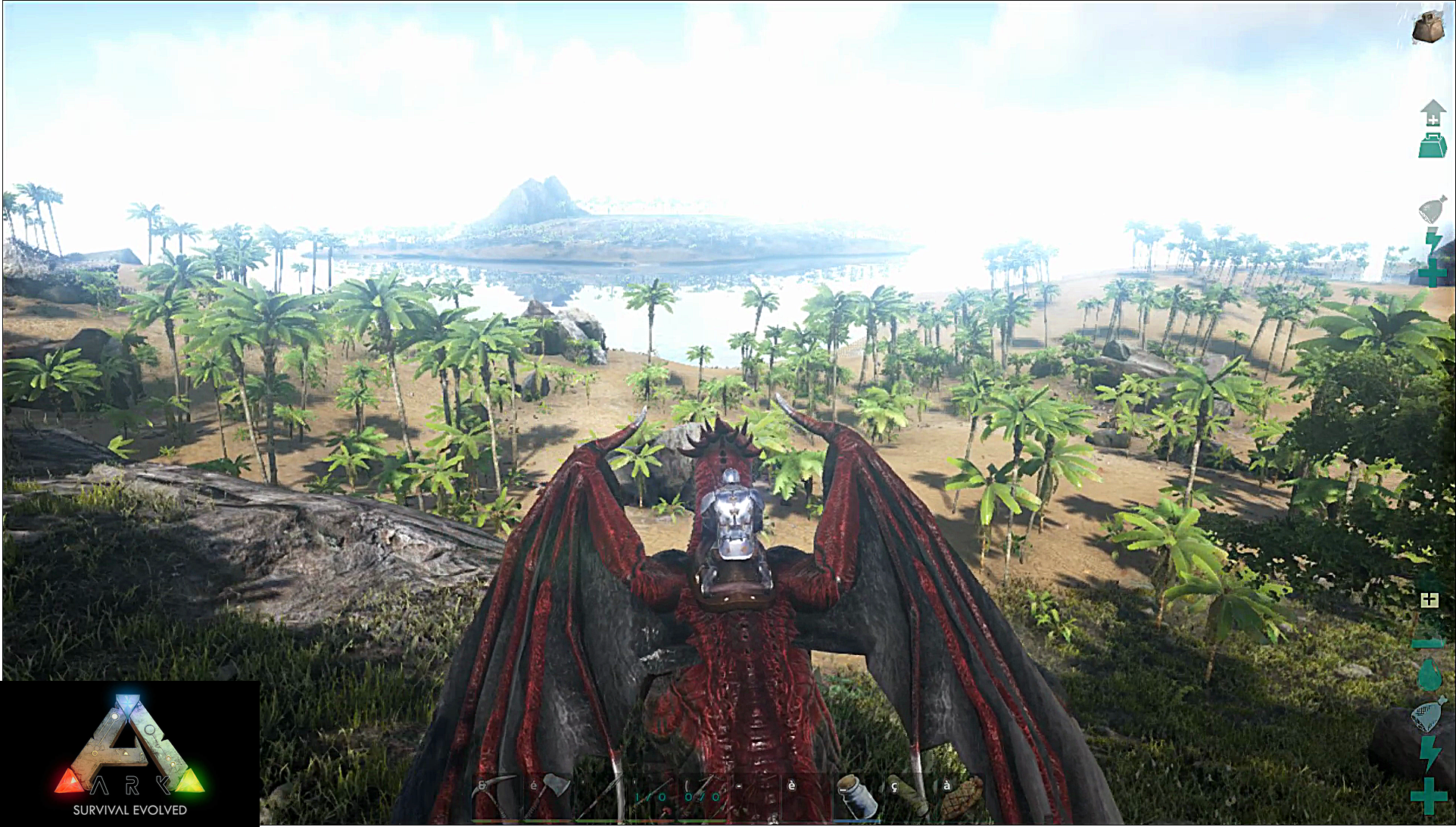Use the water jar in the hotbar

coord(858,797)
